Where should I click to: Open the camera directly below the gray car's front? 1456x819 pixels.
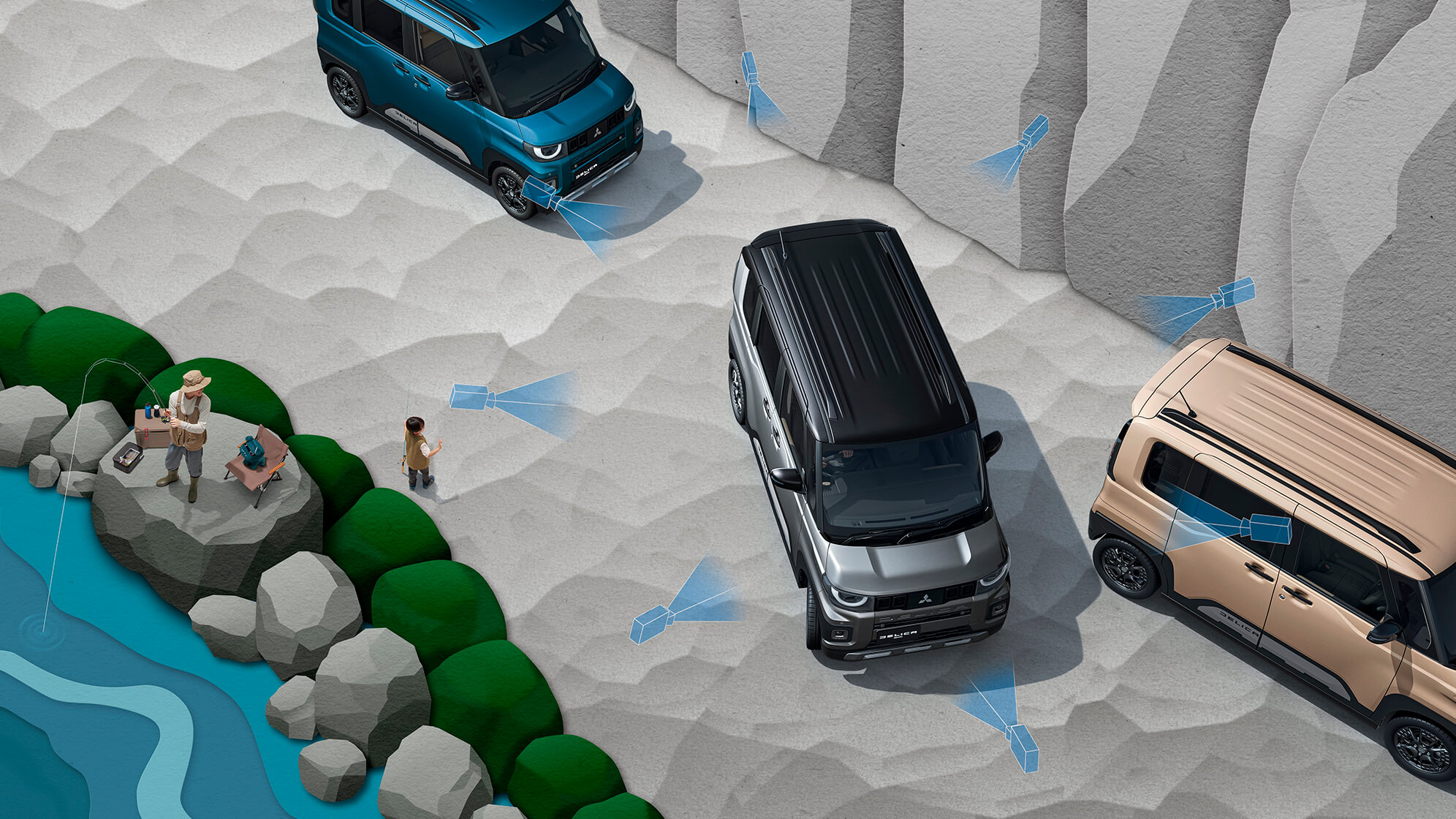[x=1022, y=747]
